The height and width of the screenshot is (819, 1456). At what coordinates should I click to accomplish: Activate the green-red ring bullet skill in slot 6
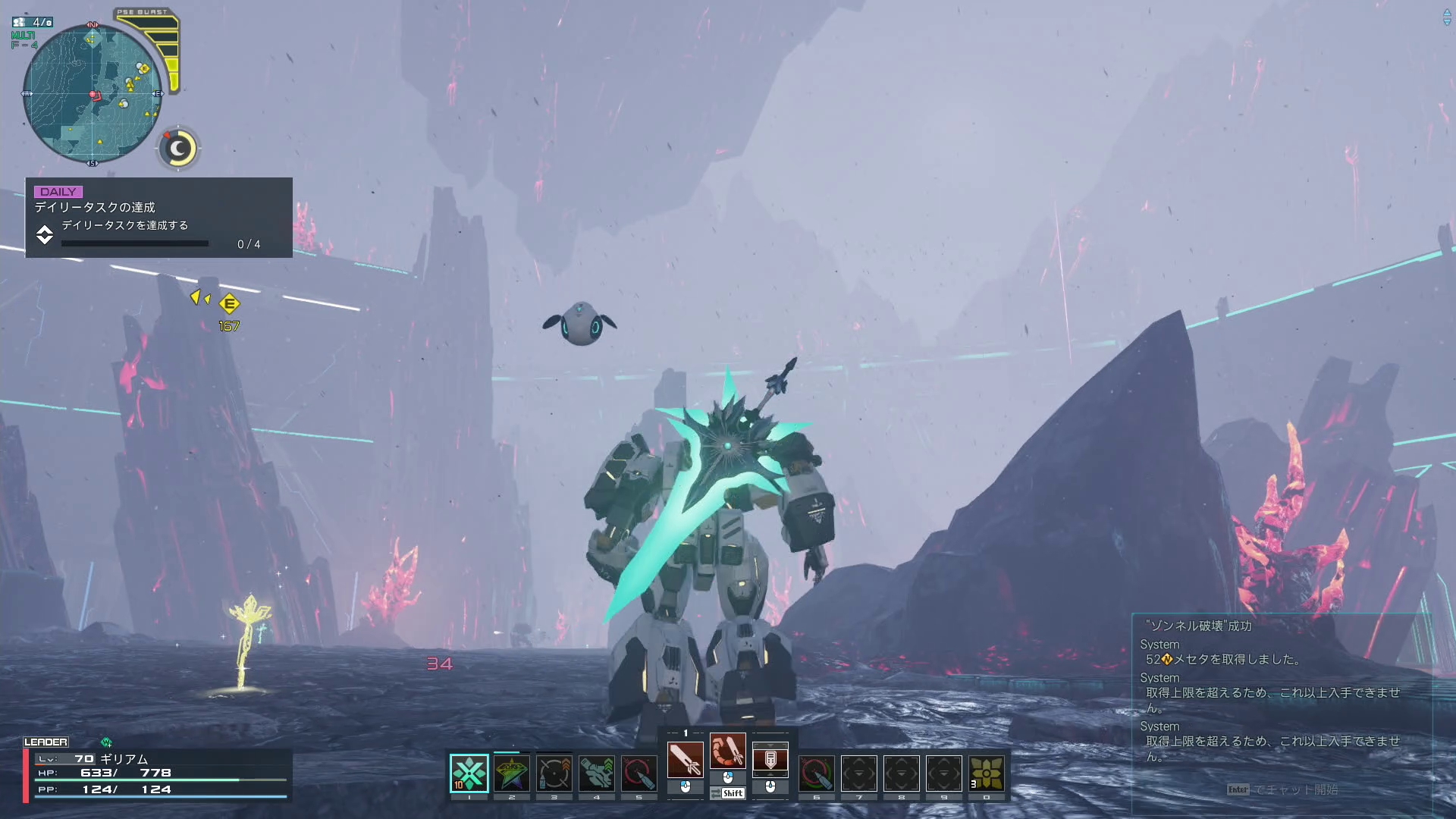click(x=817, y=773)
